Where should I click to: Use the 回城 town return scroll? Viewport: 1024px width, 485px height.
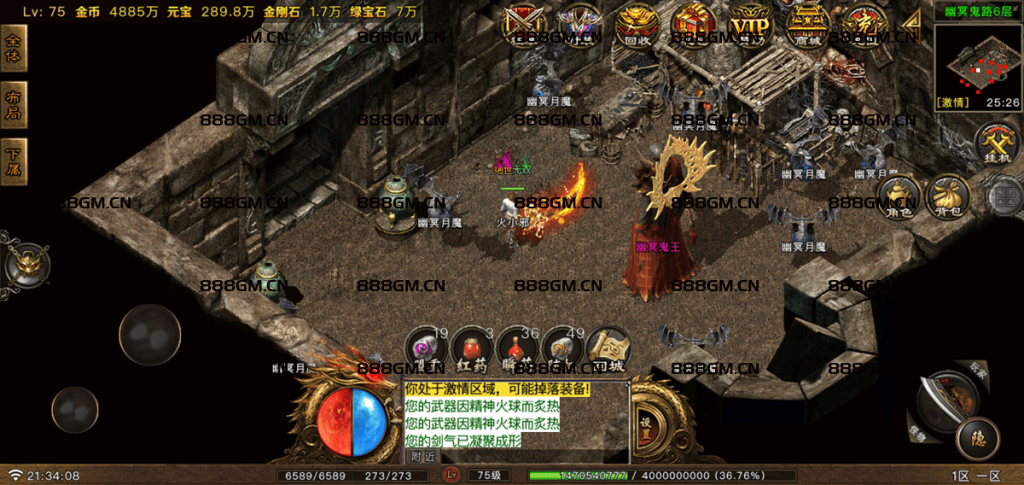click(607, 349)
